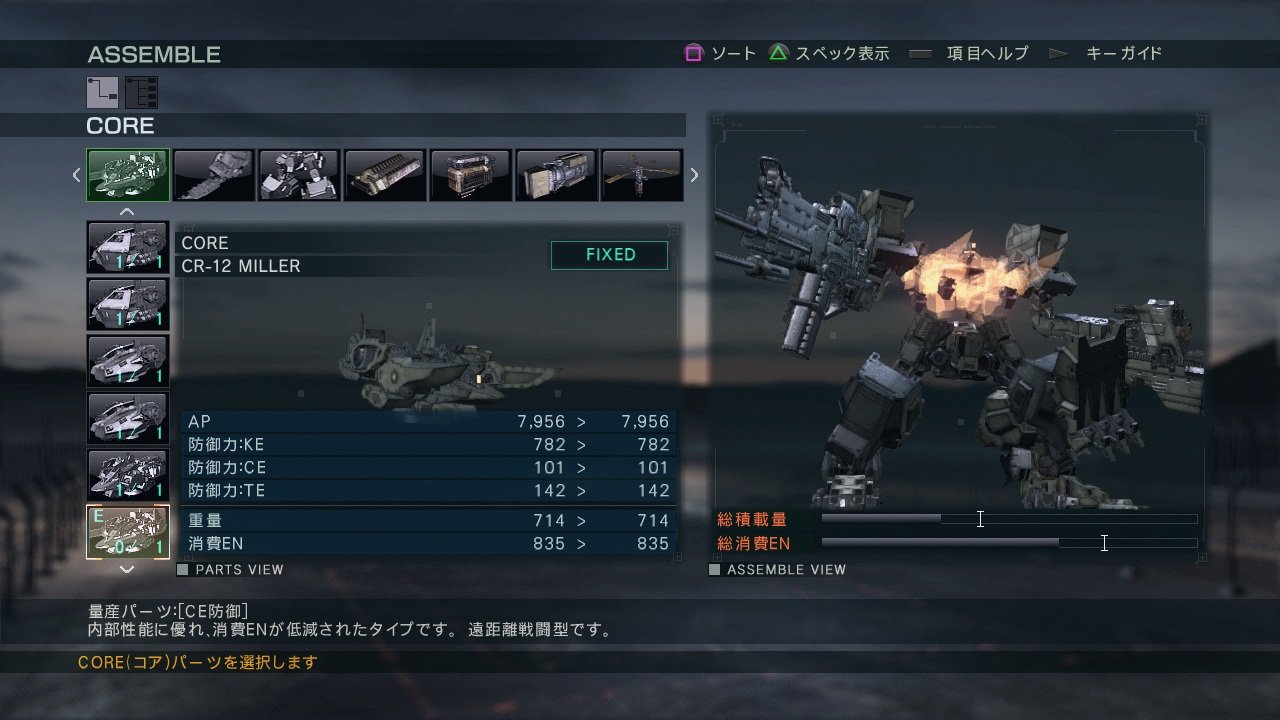1280x720 pixels.
Task: Select the highlighted core parts category thumbnail
Action: point(128,175)
